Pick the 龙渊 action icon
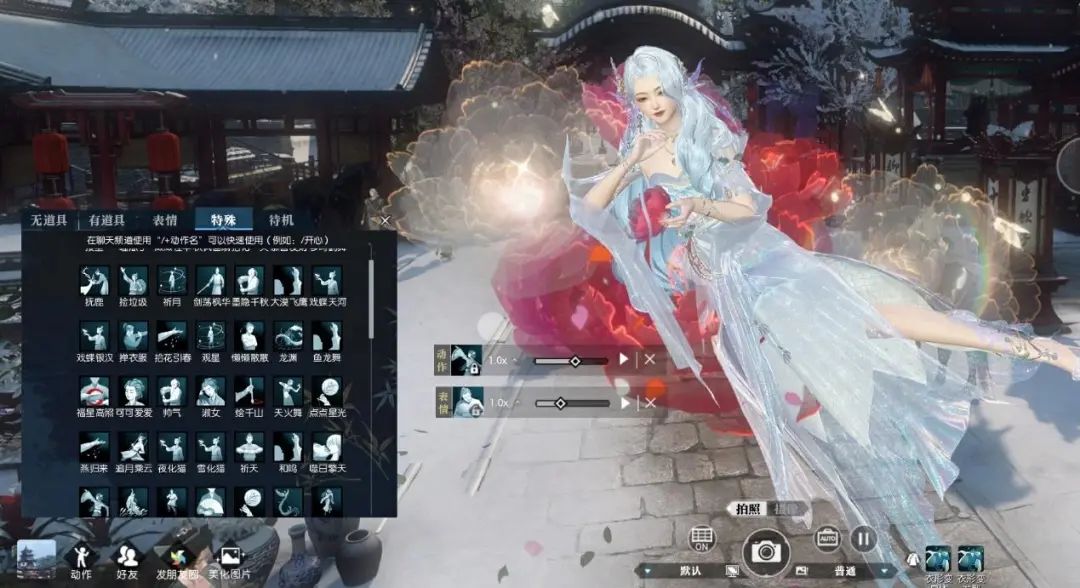Viewport: 1080px width, 588px height. tap(288, 336)
